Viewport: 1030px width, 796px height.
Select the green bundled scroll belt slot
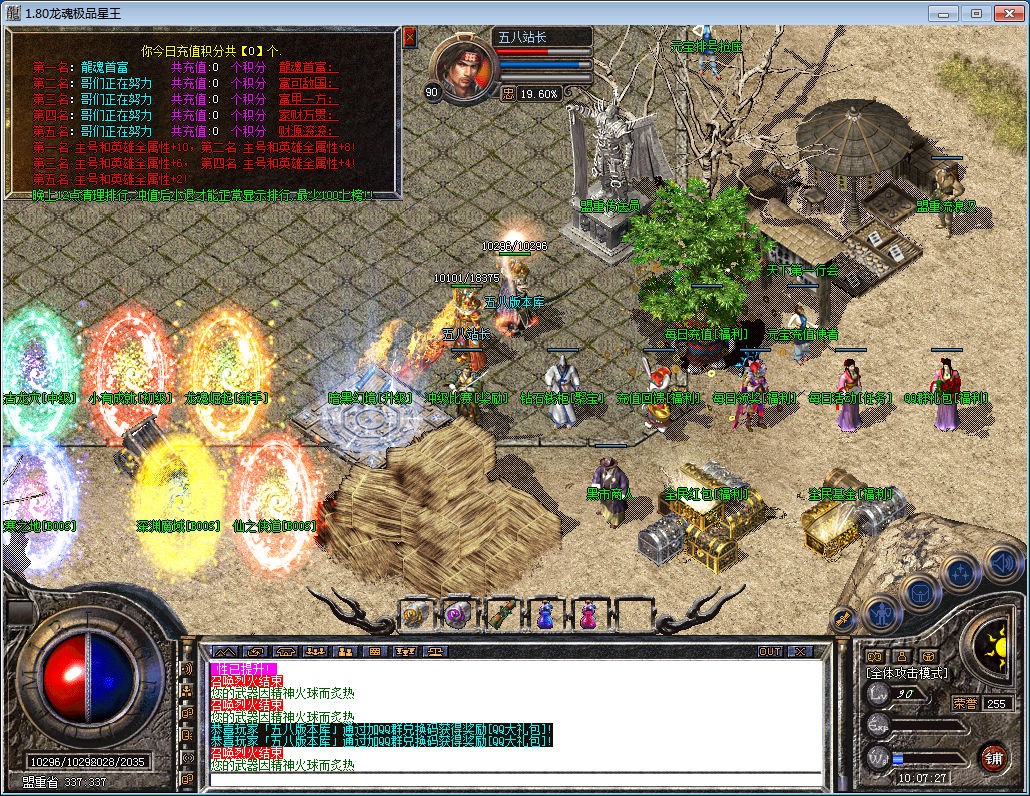point(501,613)
